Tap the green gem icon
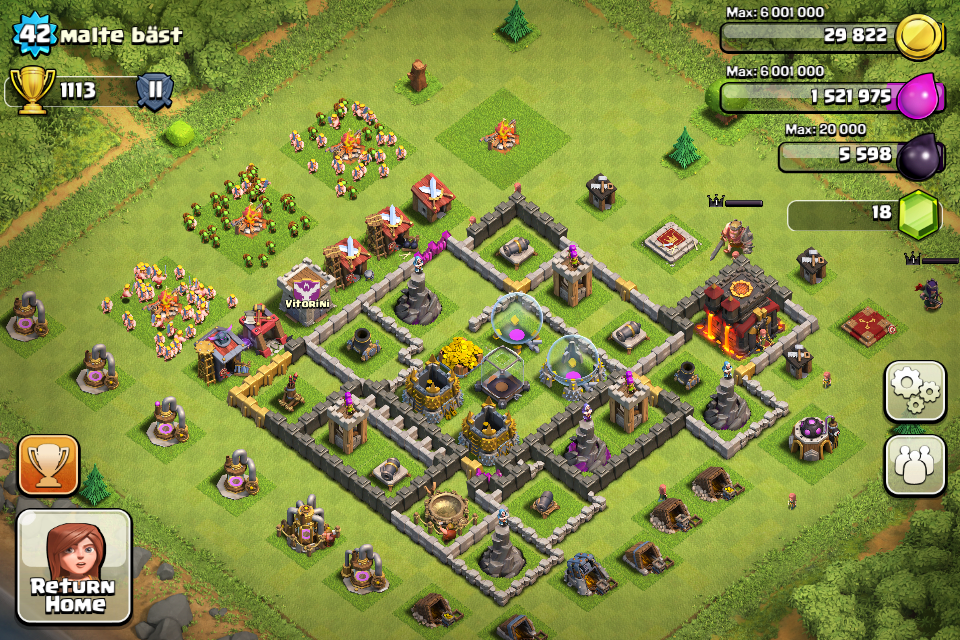The image size is (960, 640). [917, 214]
